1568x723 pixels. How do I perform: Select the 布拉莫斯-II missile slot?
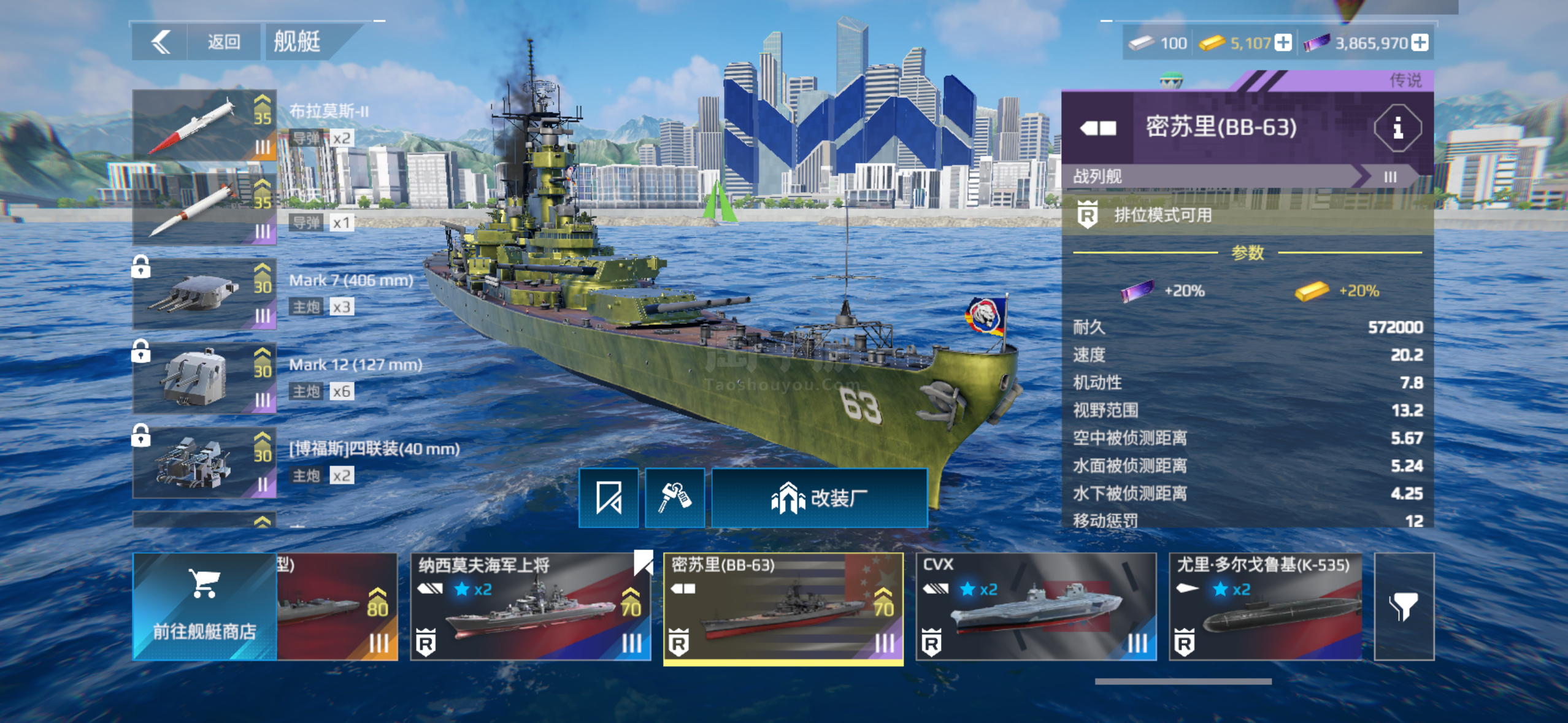(204, 125)
